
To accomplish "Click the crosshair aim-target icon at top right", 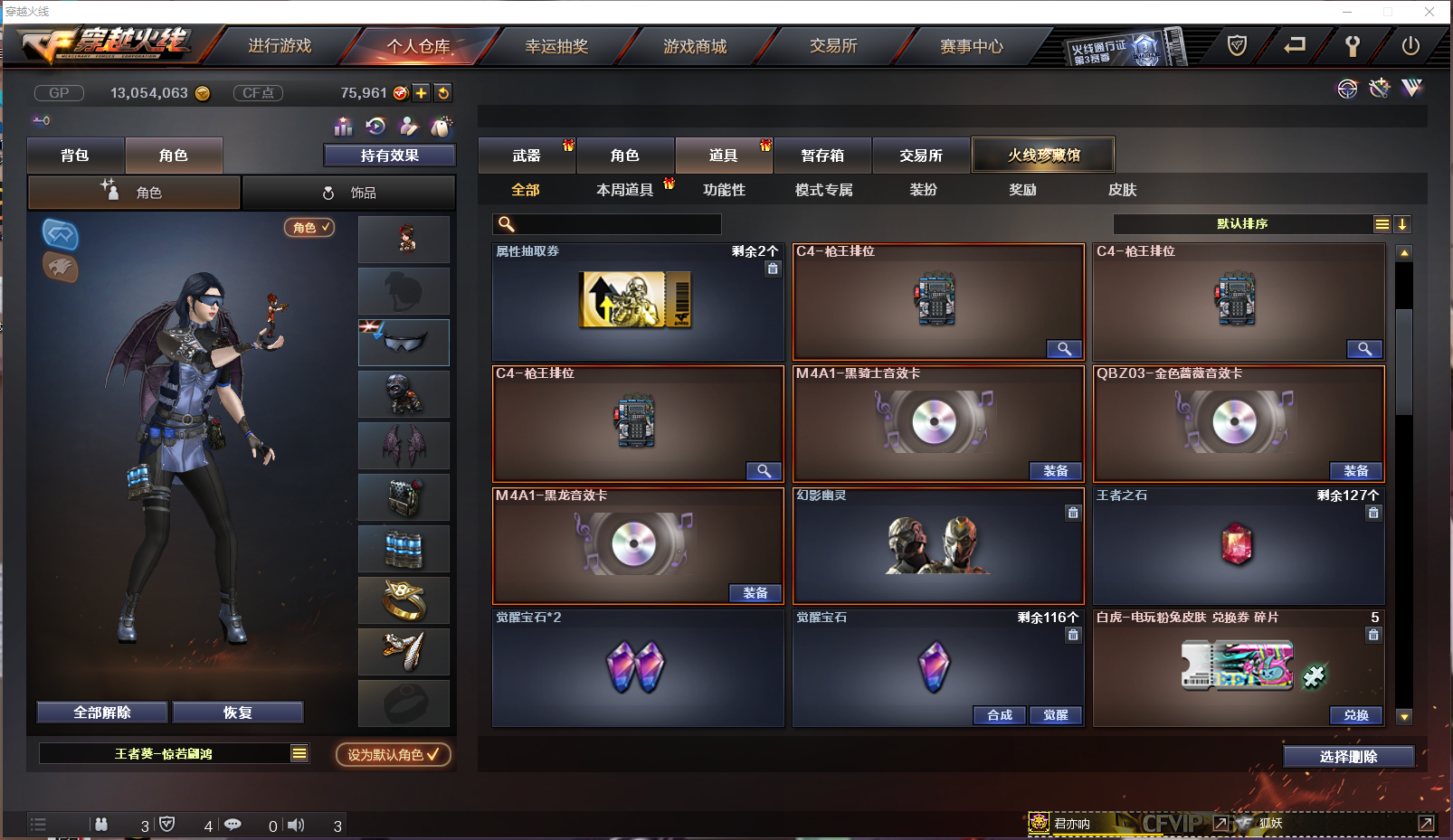I will pos(1347,89).
